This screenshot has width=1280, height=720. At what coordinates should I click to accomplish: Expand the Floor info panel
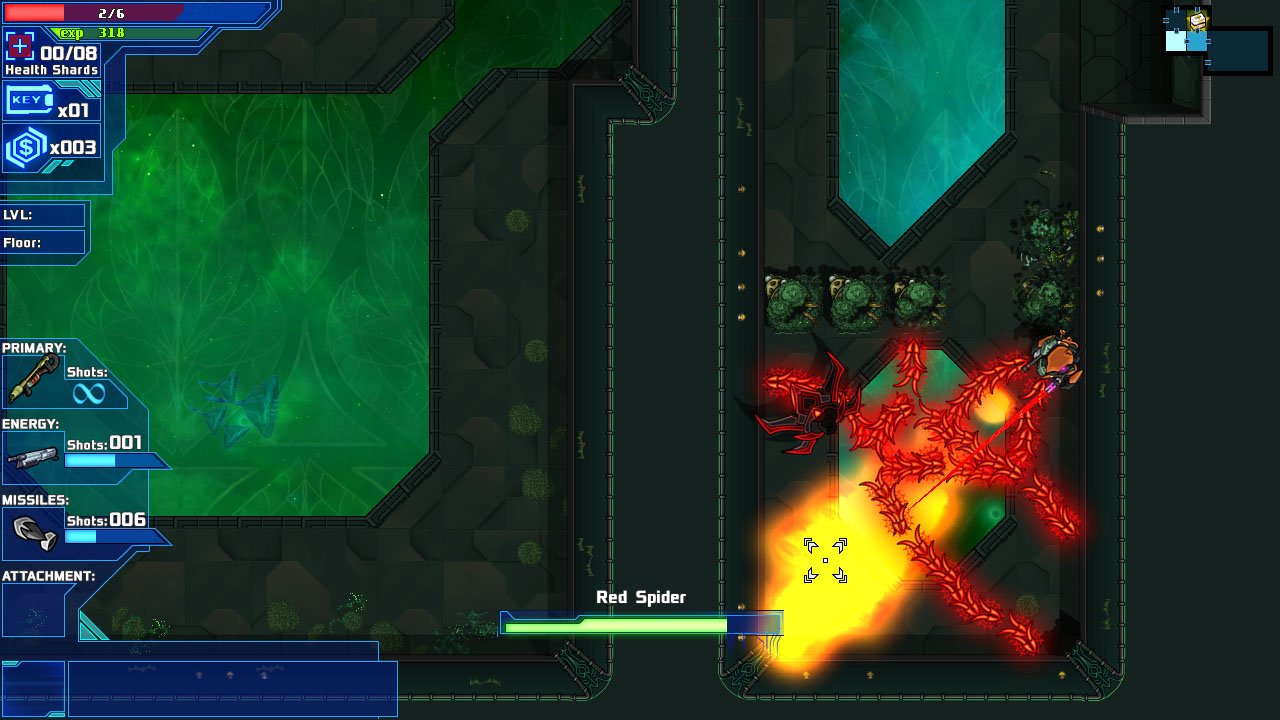coord(40,242)
